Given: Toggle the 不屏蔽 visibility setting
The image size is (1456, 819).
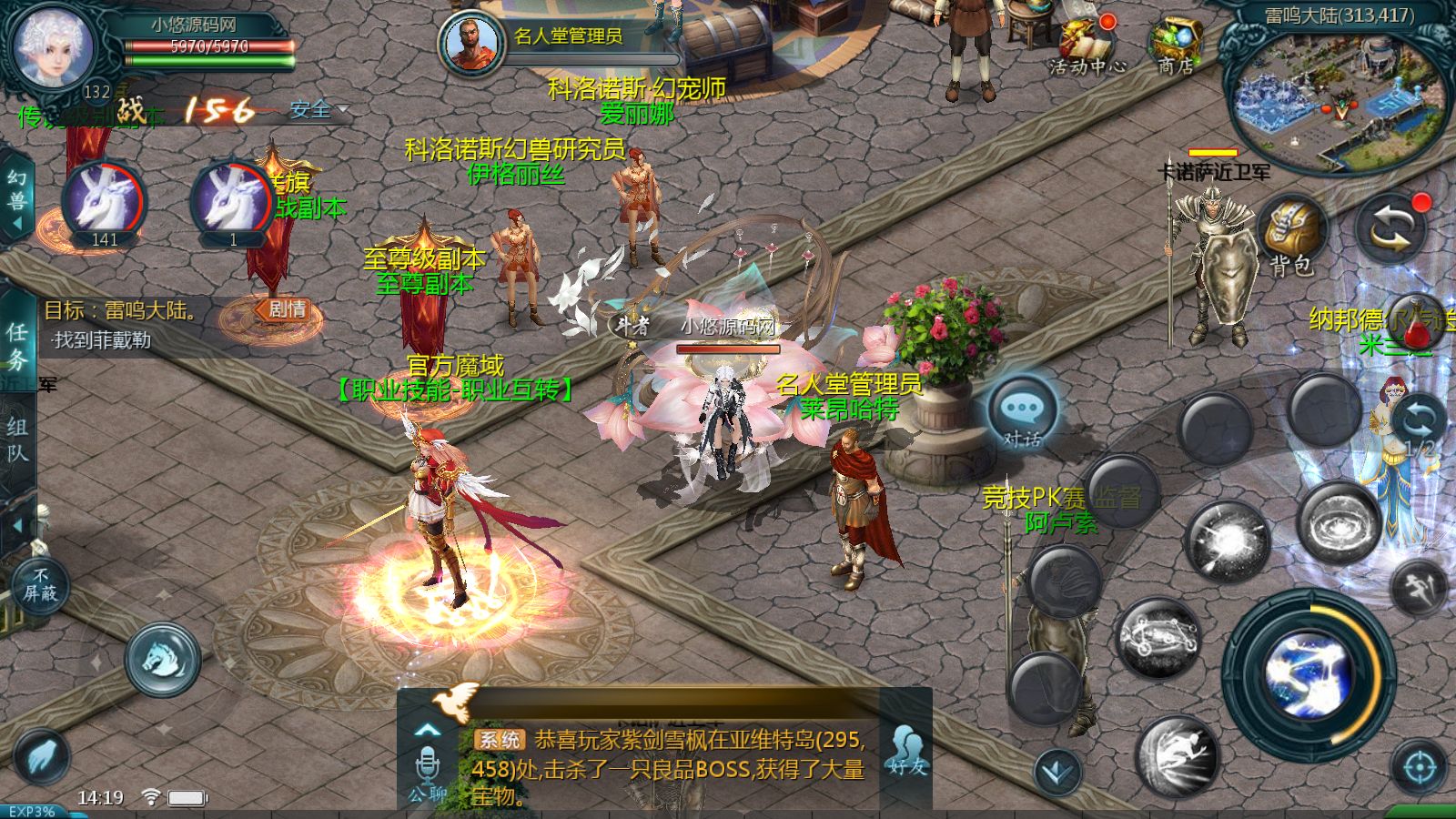Looking at the screenshot, I should point(40,582).
